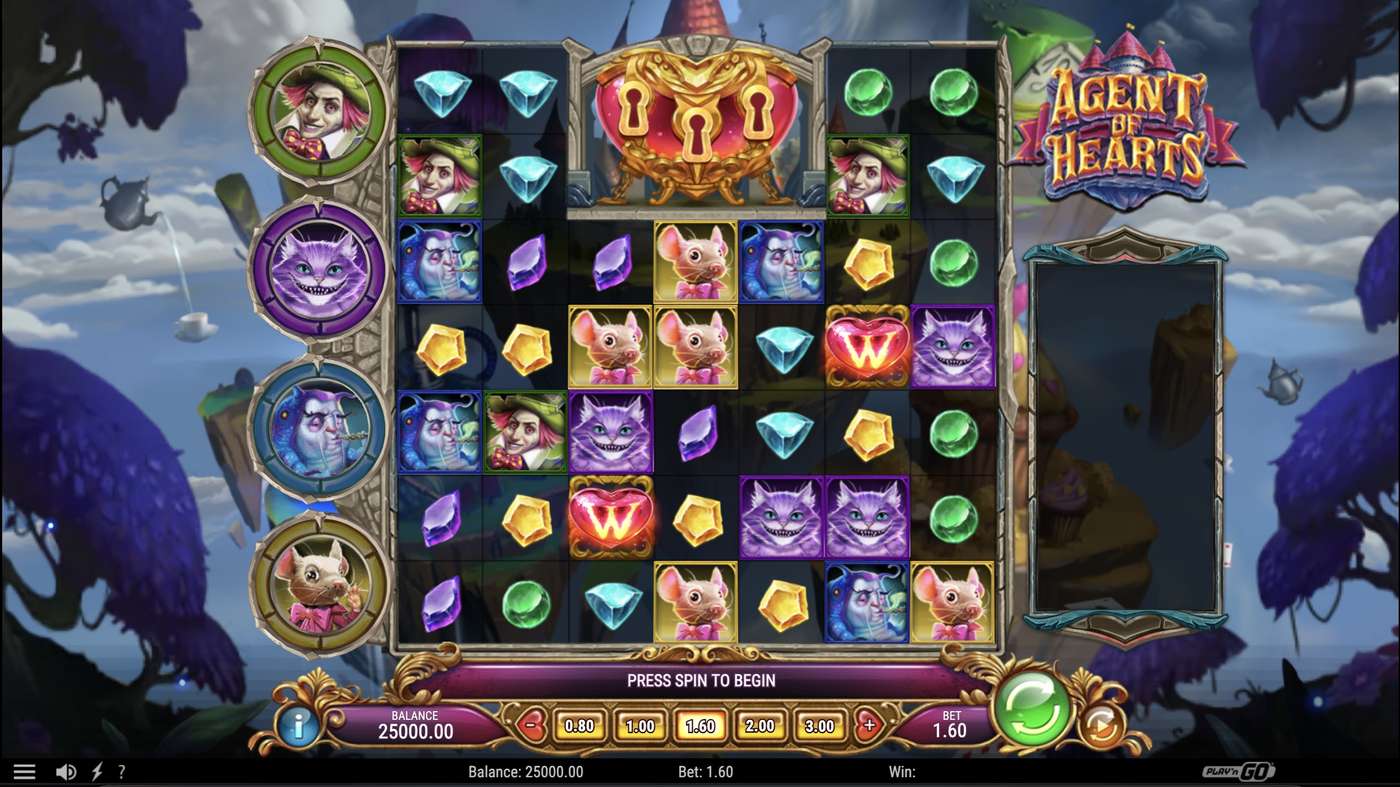Open help with the question mark icon
This screenshot has height=787, width=1400.
coord(123,771)
